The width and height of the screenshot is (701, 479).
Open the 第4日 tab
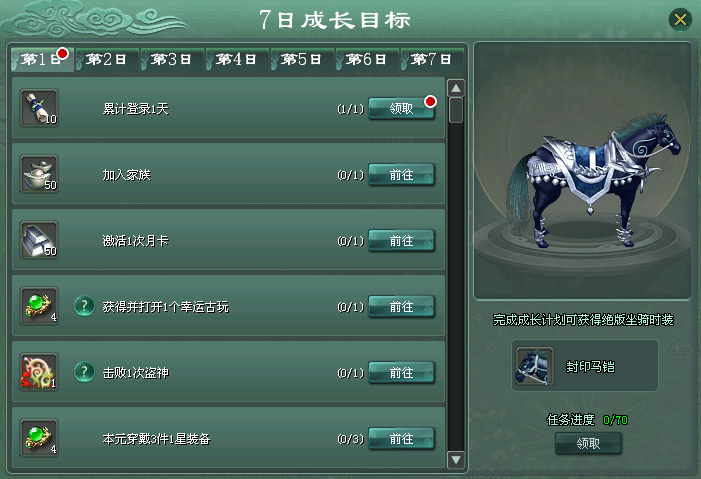[237, 60]
